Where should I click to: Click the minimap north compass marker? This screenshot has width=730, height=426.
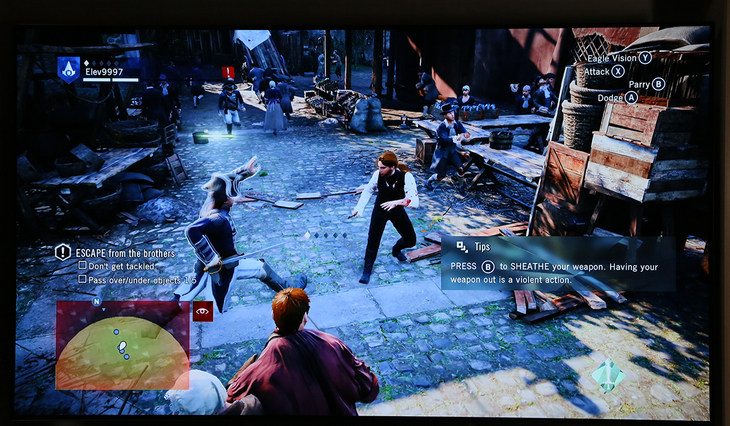97,300
